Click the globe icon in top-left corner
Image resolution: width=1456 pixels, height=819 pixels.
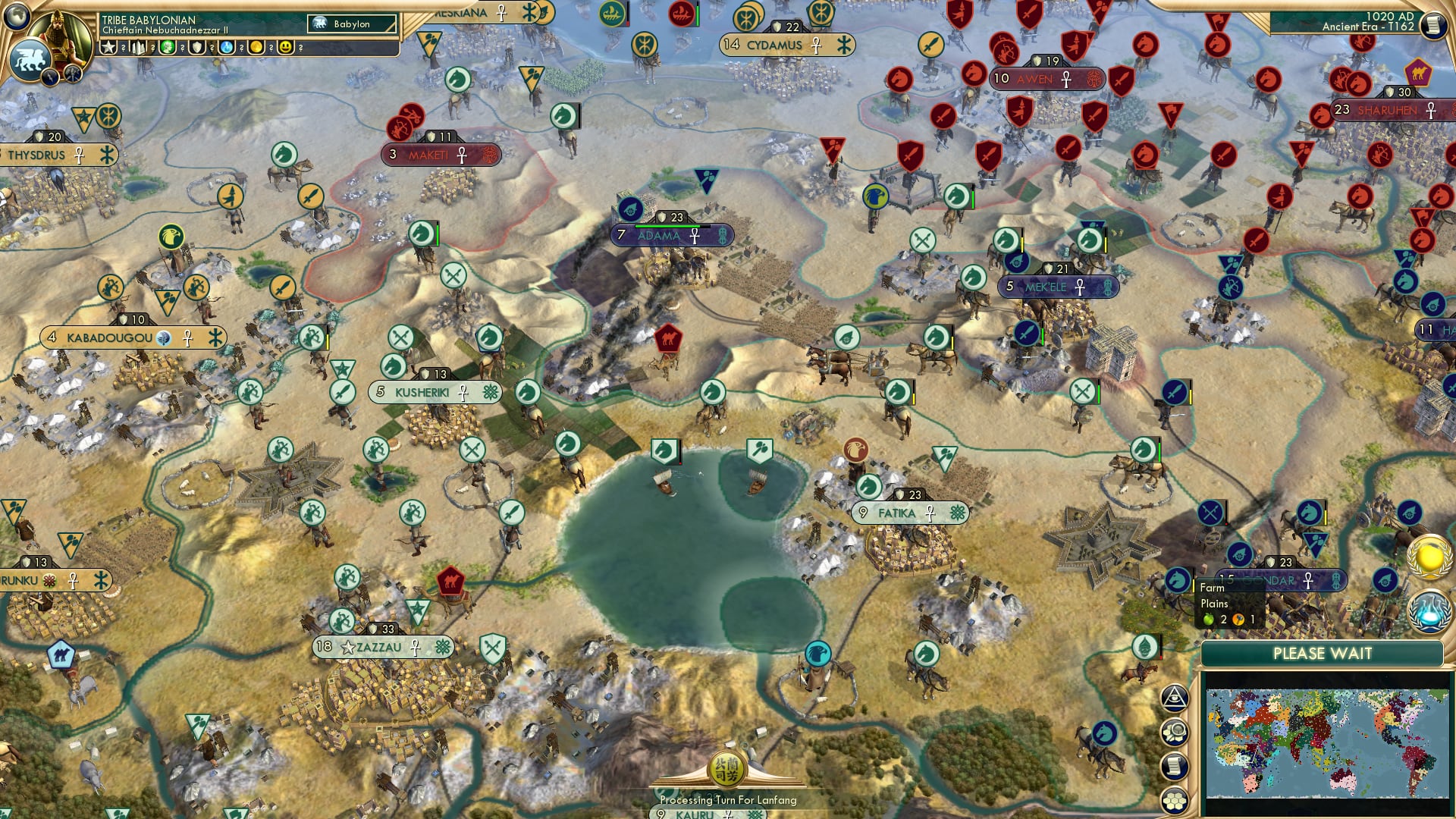[16, 14]
